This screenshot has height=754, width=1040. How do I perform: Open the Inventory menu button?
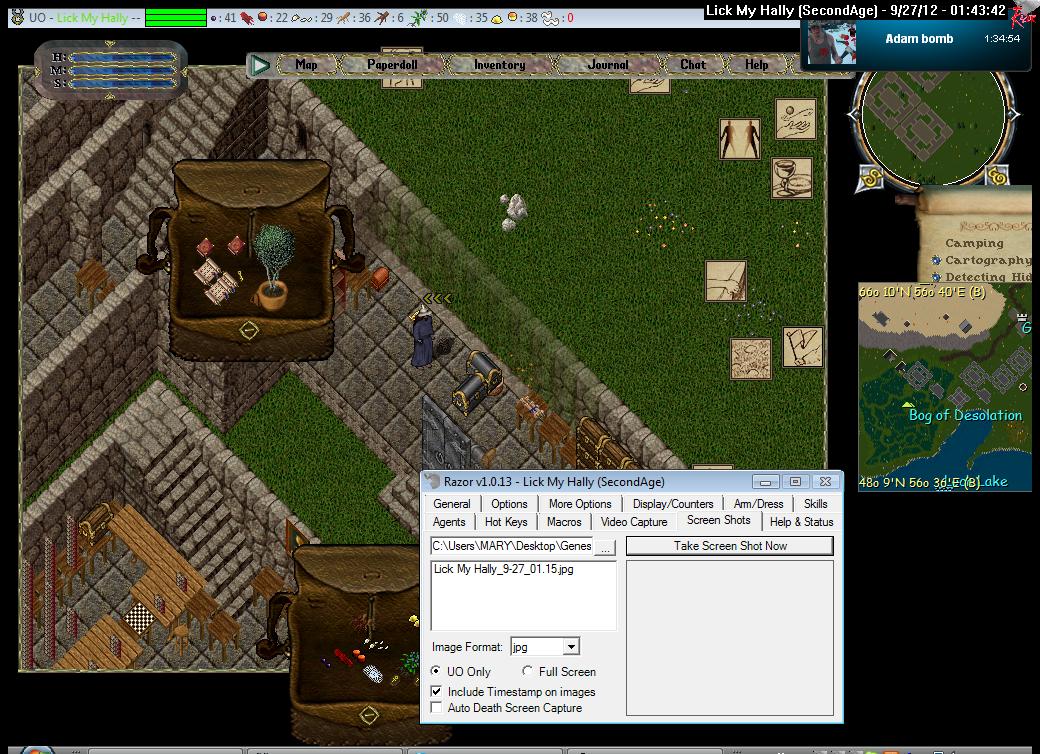499,65
